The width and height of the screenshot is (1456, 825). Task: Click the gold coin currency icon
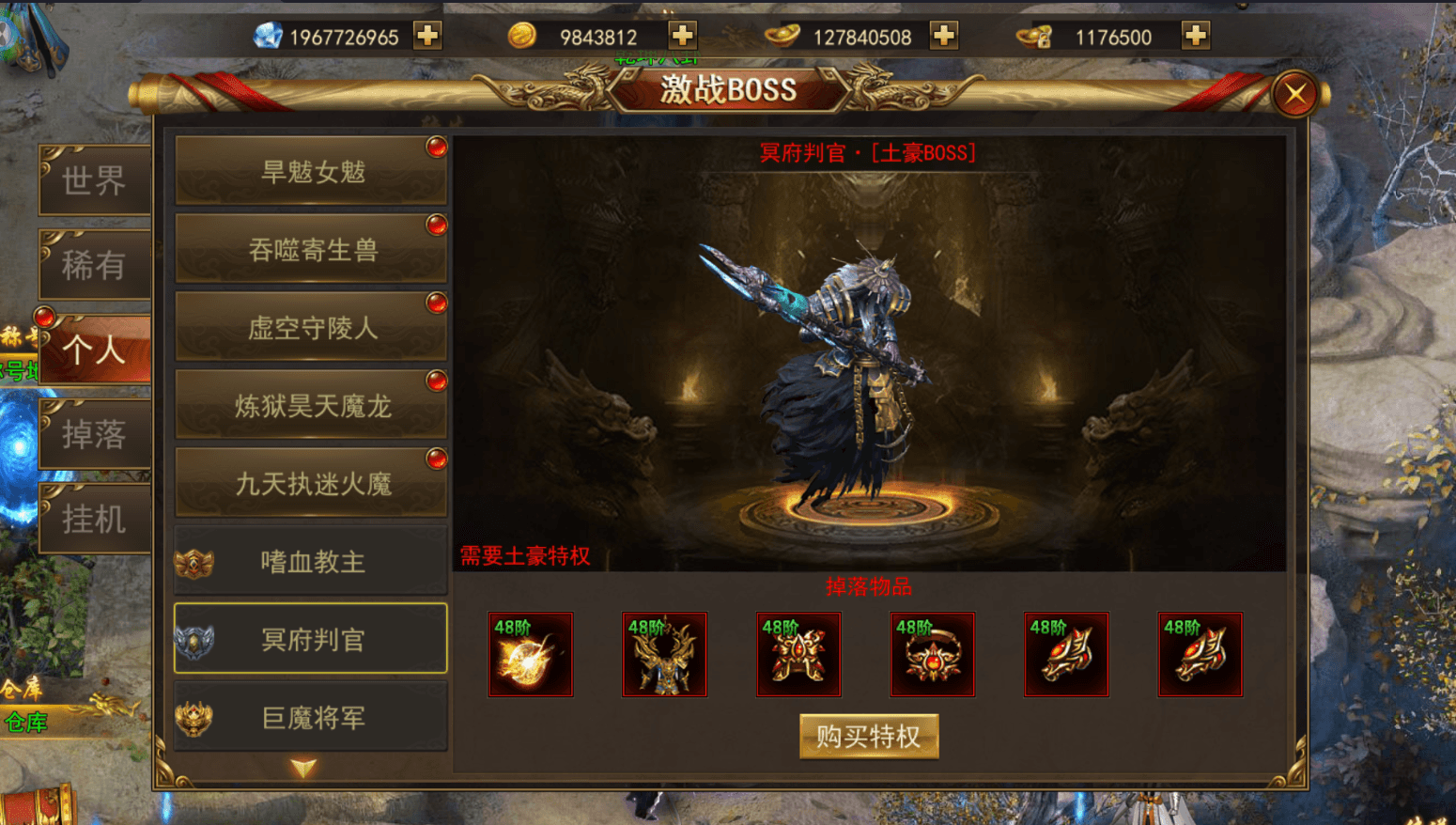tap(523, 36)
